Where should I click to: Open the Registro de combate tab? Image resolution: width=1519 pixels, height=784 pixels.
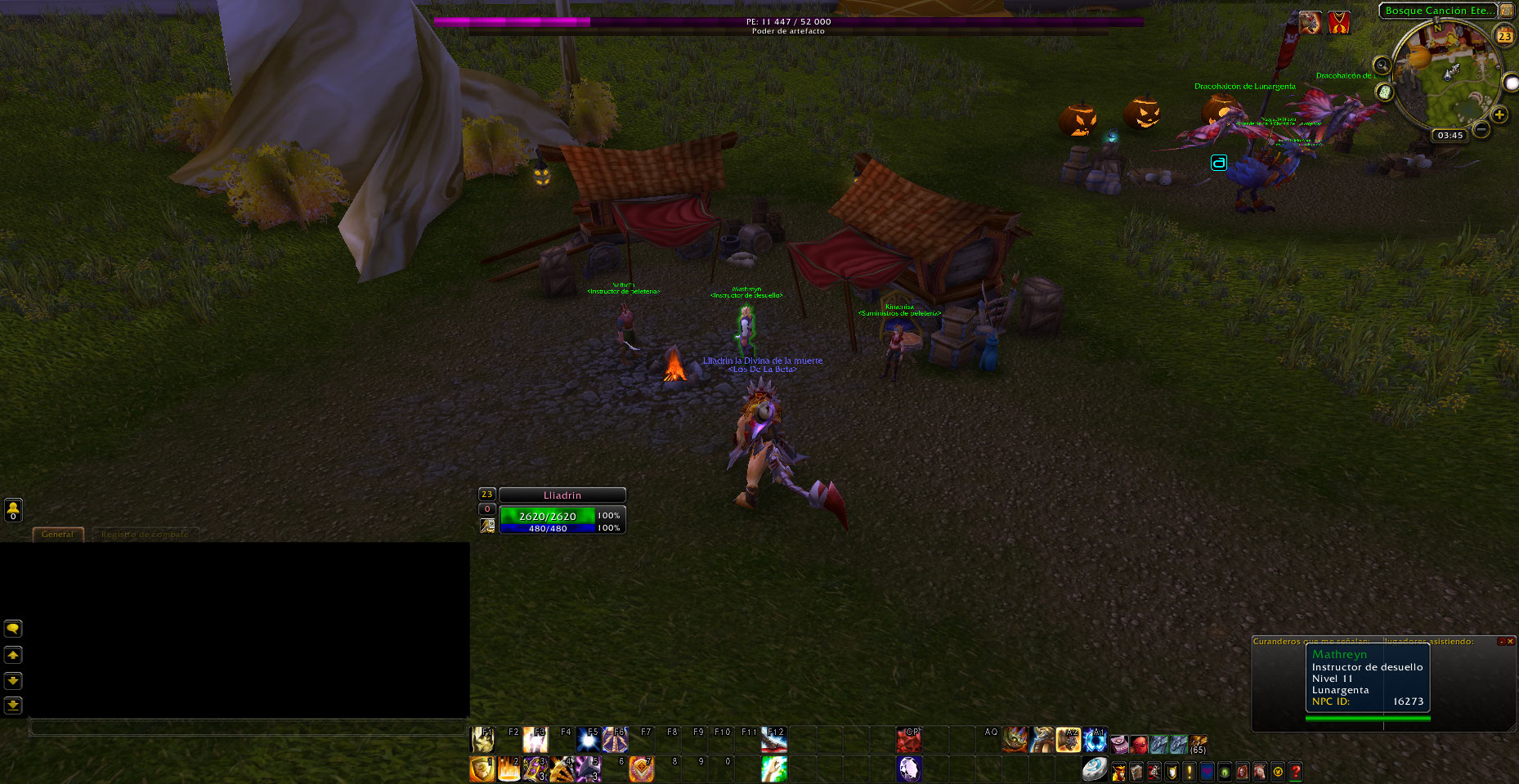tap(145, 534)
